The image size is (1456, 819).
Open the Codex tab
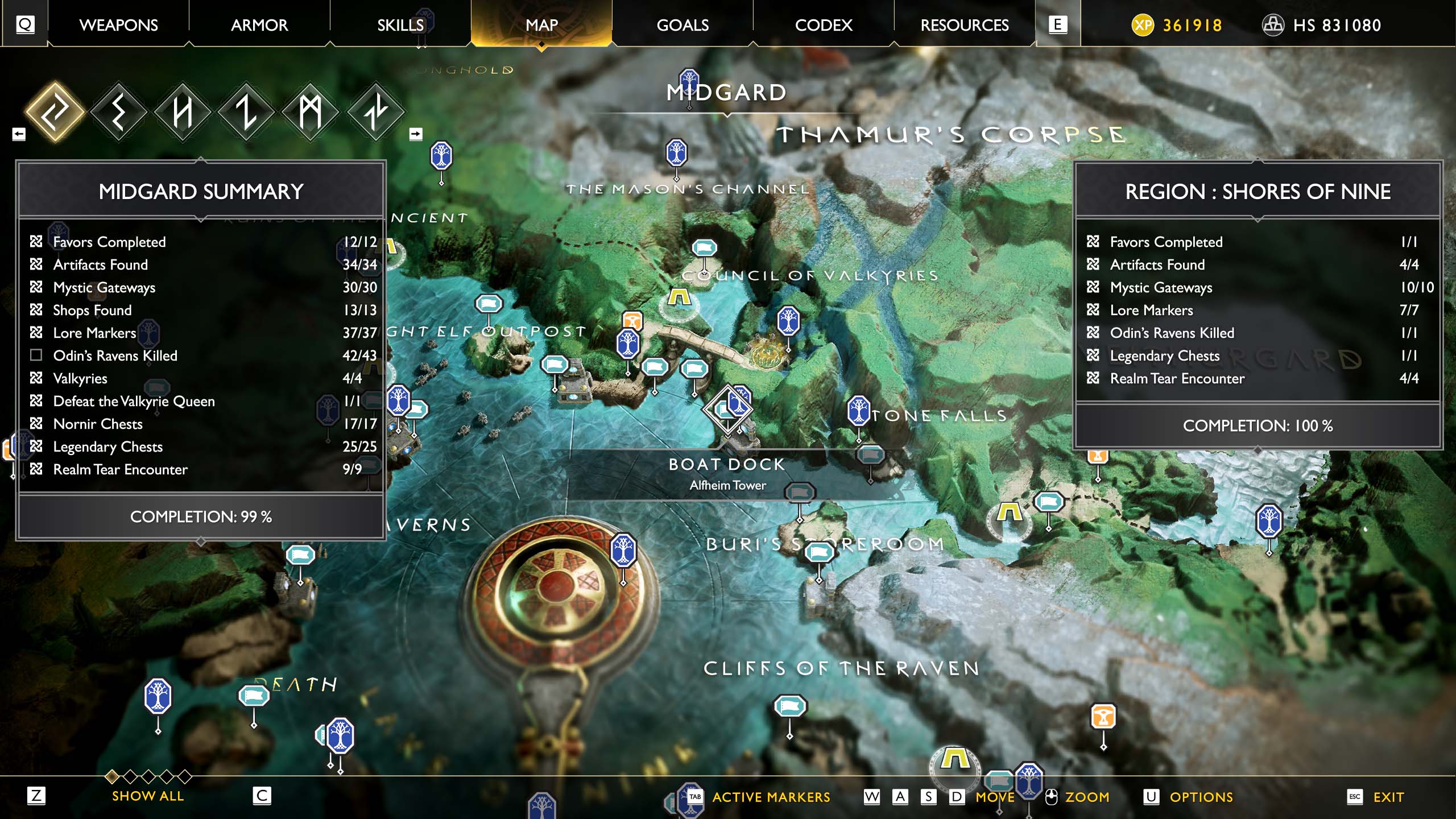point(823,24)
